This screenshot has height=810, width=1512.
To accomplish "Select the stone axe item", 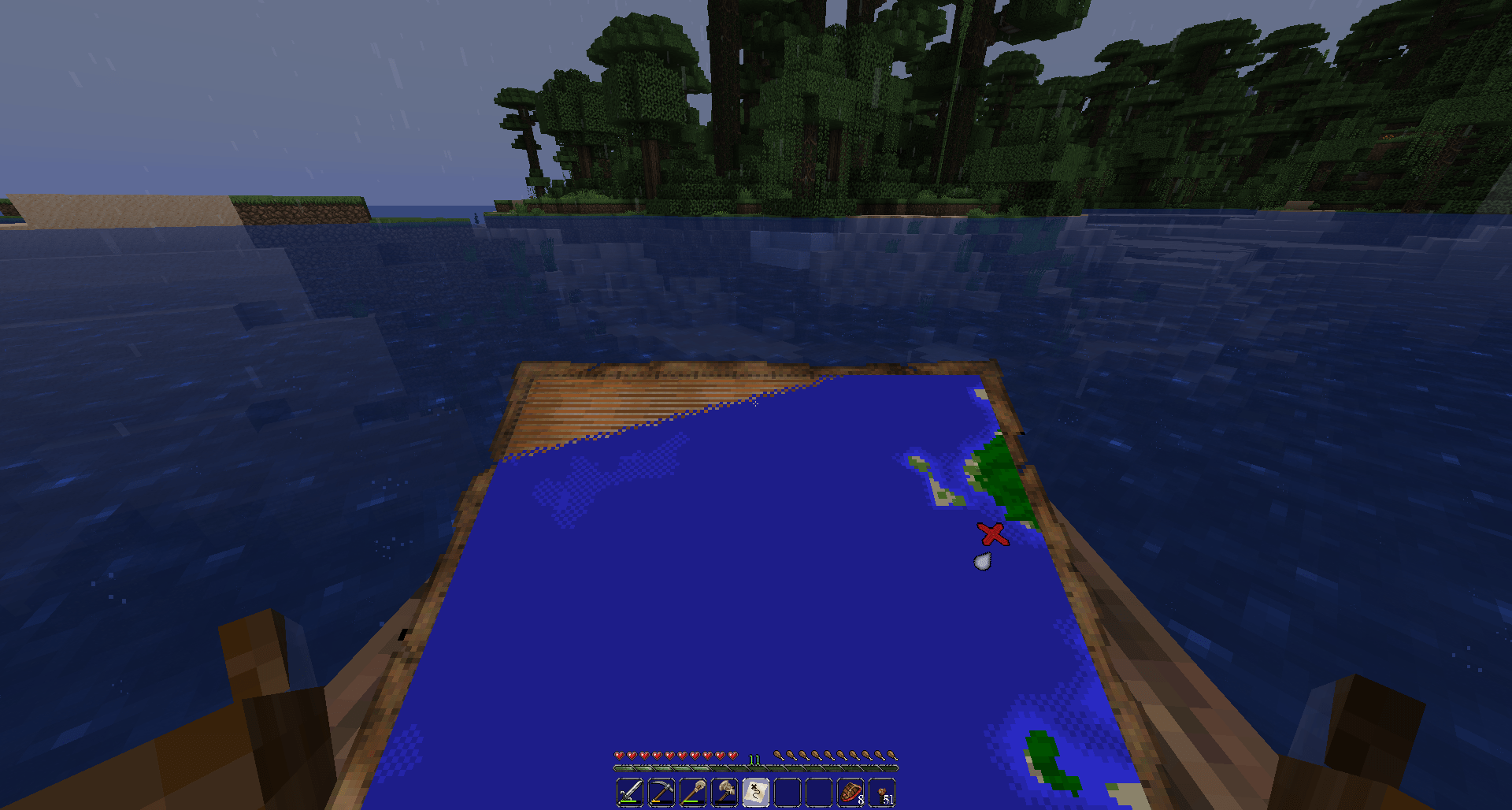I will pyautogui.click(x=724, y=791).
